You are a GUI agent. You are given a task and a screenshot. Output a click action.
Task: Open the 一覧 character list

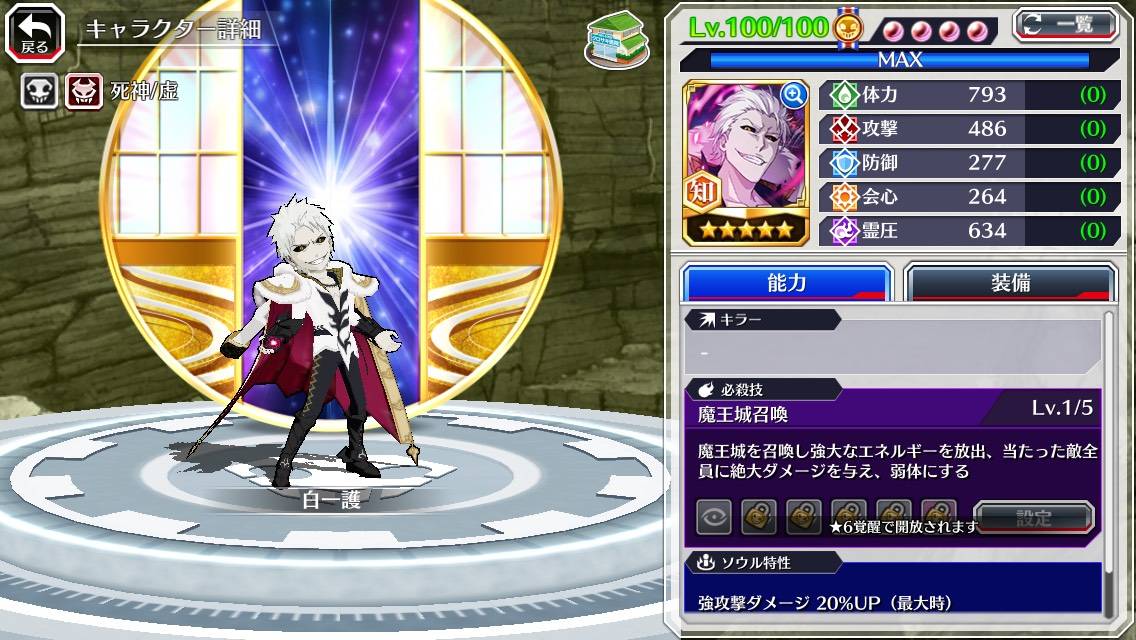pyautogui.click(x=1066, y=24)
